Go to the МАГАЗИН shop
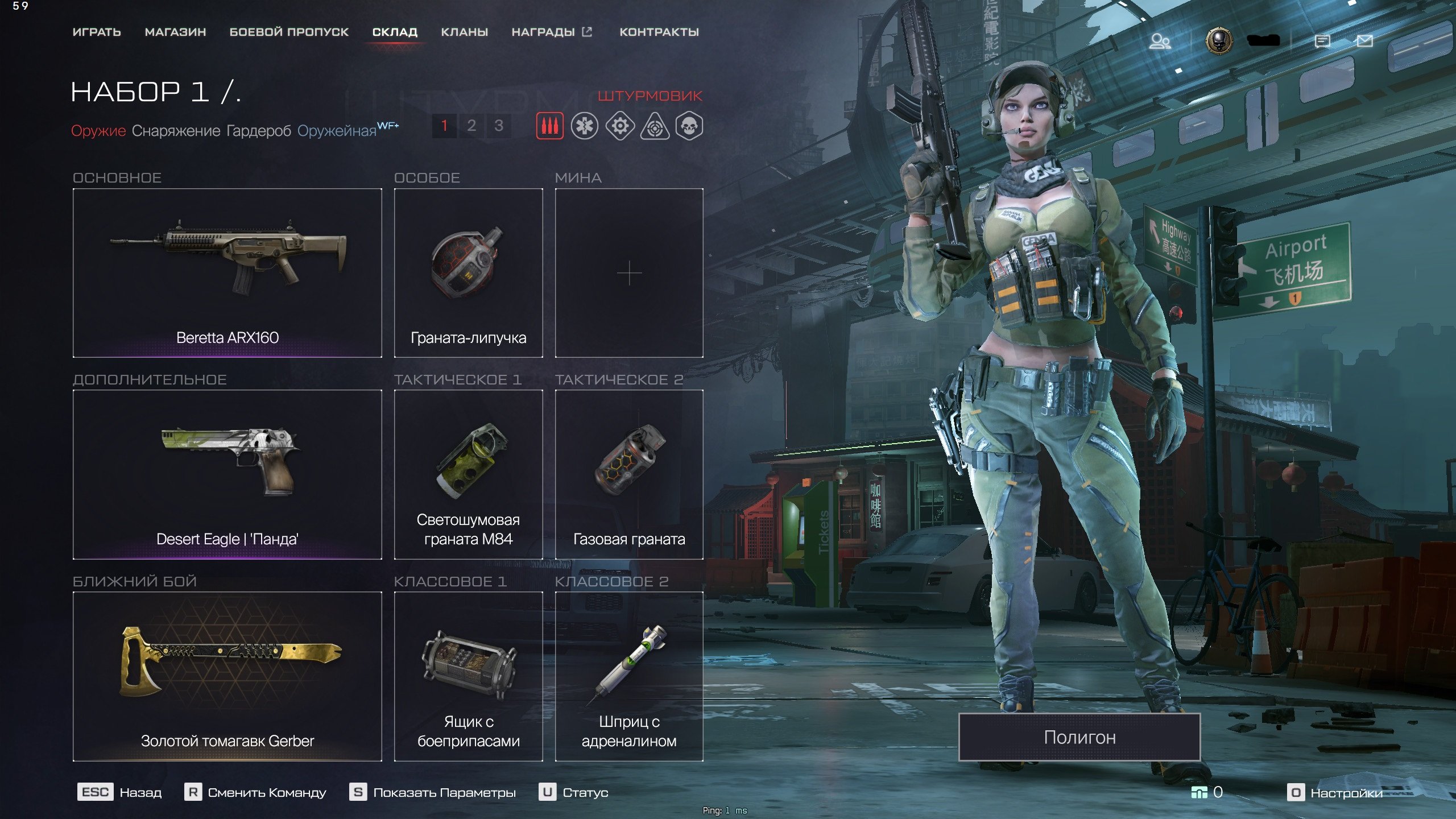This screenshot has width=1456, height=819. (175, 32)
